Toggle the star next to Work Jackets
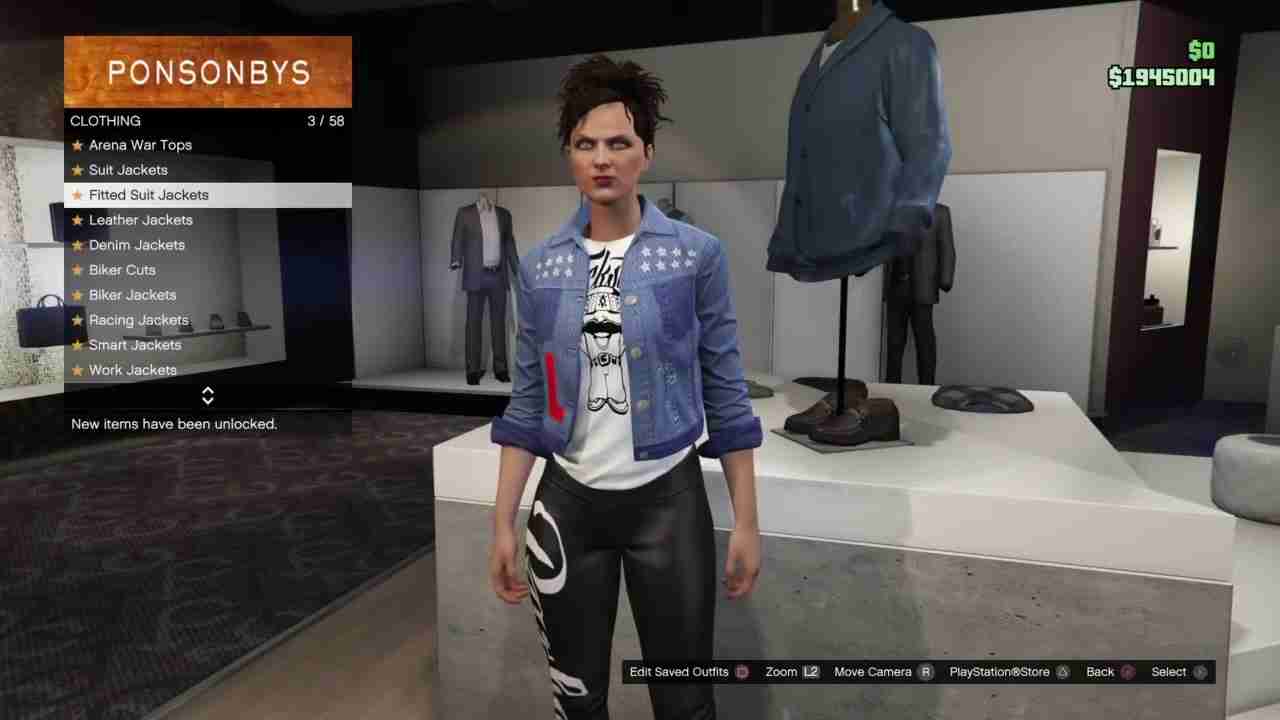The image size is (1280, 720). pos(77,370)
